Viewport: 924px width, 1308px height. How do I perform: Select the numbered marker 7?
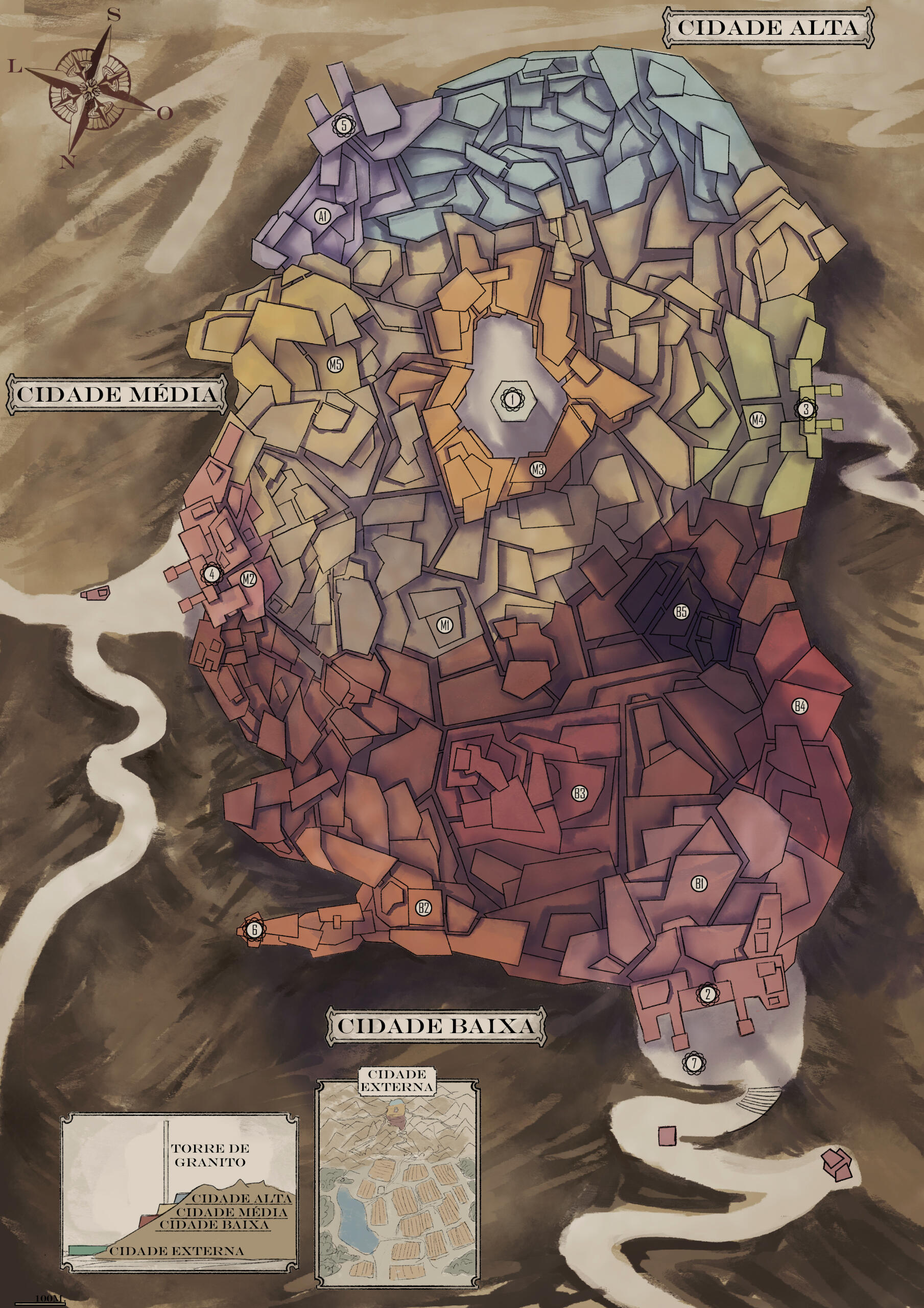694,1062
